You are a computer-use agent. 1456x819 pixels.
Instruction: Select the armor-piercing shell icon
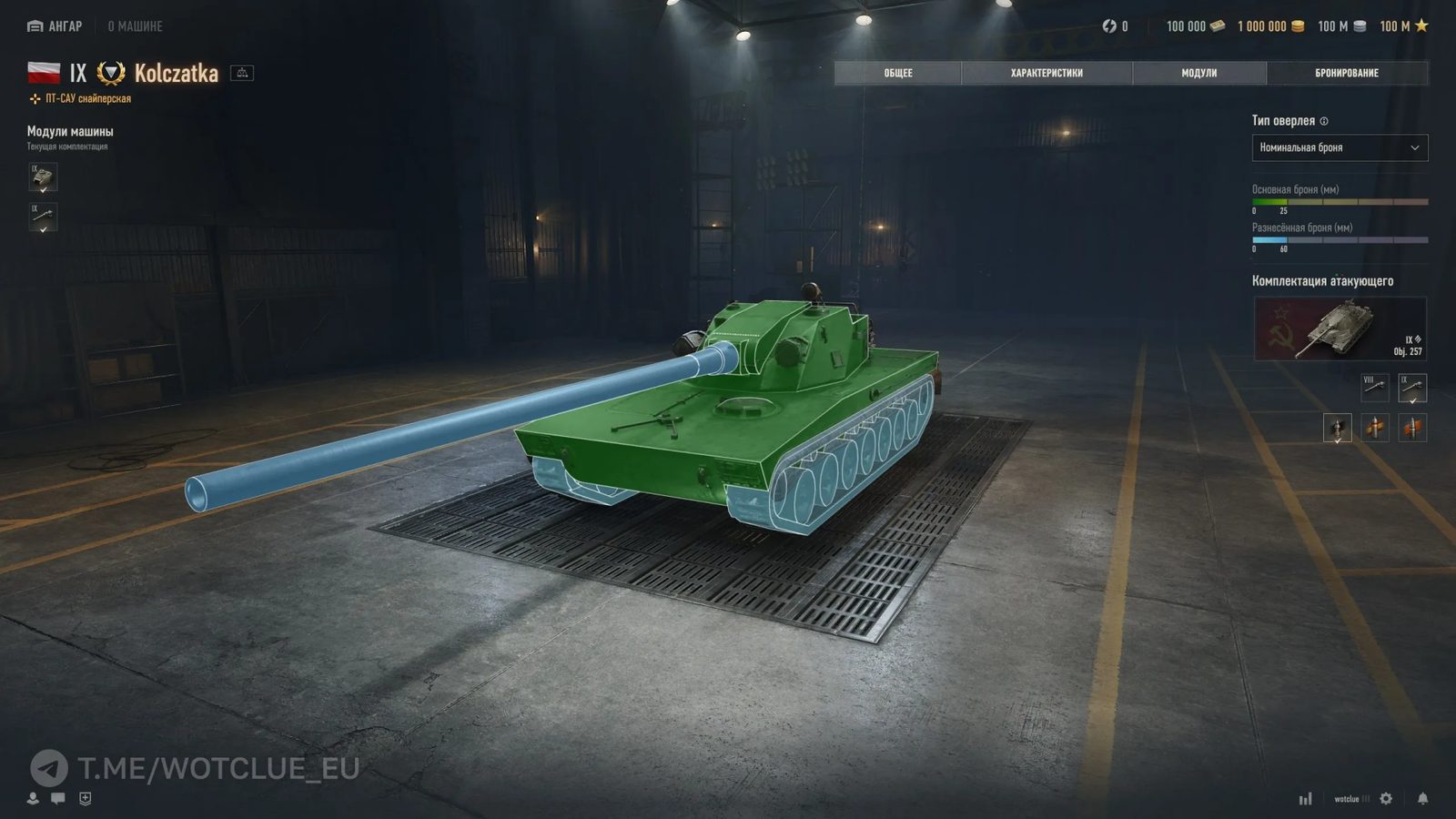[x=1336, y=428]
